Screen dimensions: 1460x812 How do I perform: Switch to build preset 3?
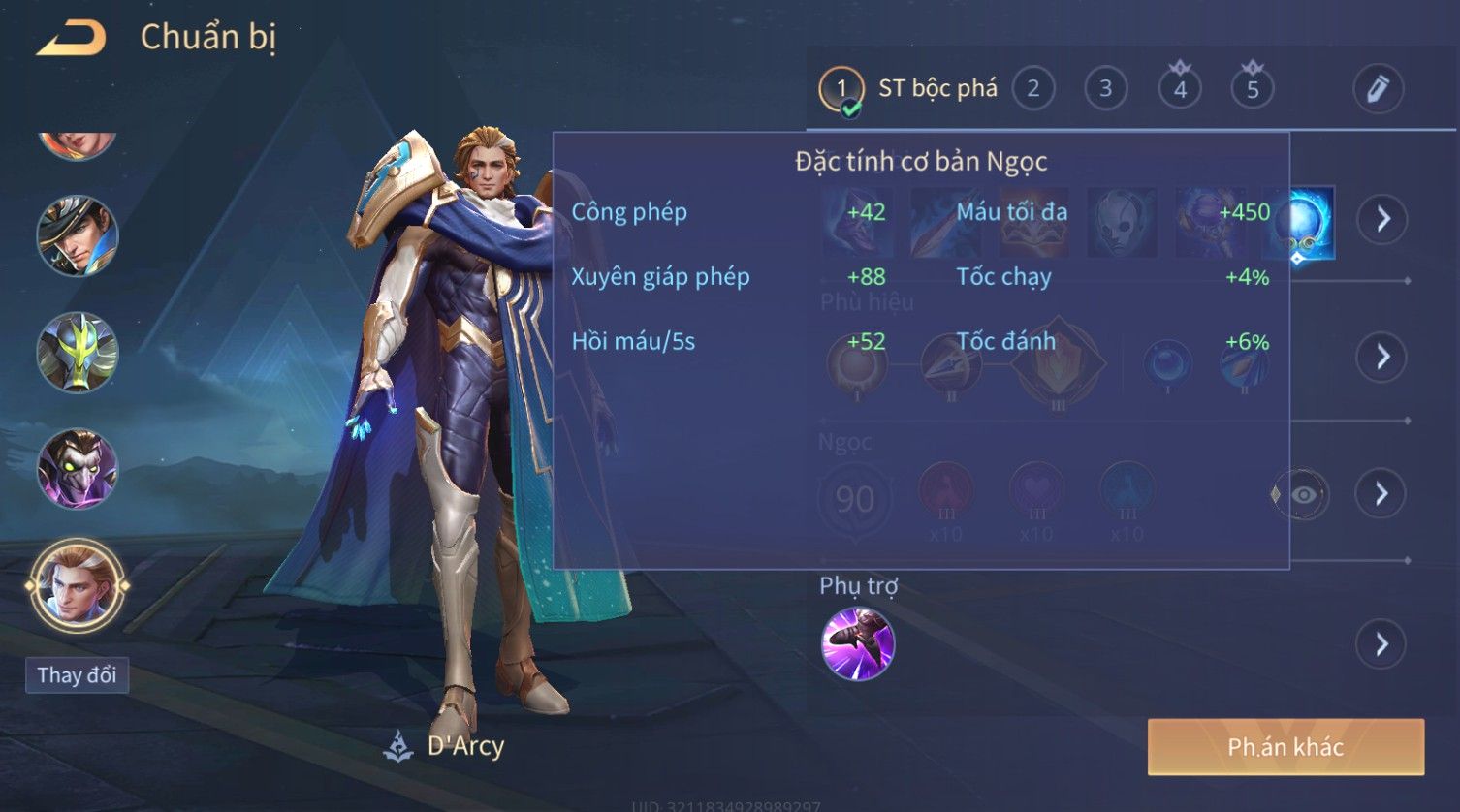(1105, 89)
